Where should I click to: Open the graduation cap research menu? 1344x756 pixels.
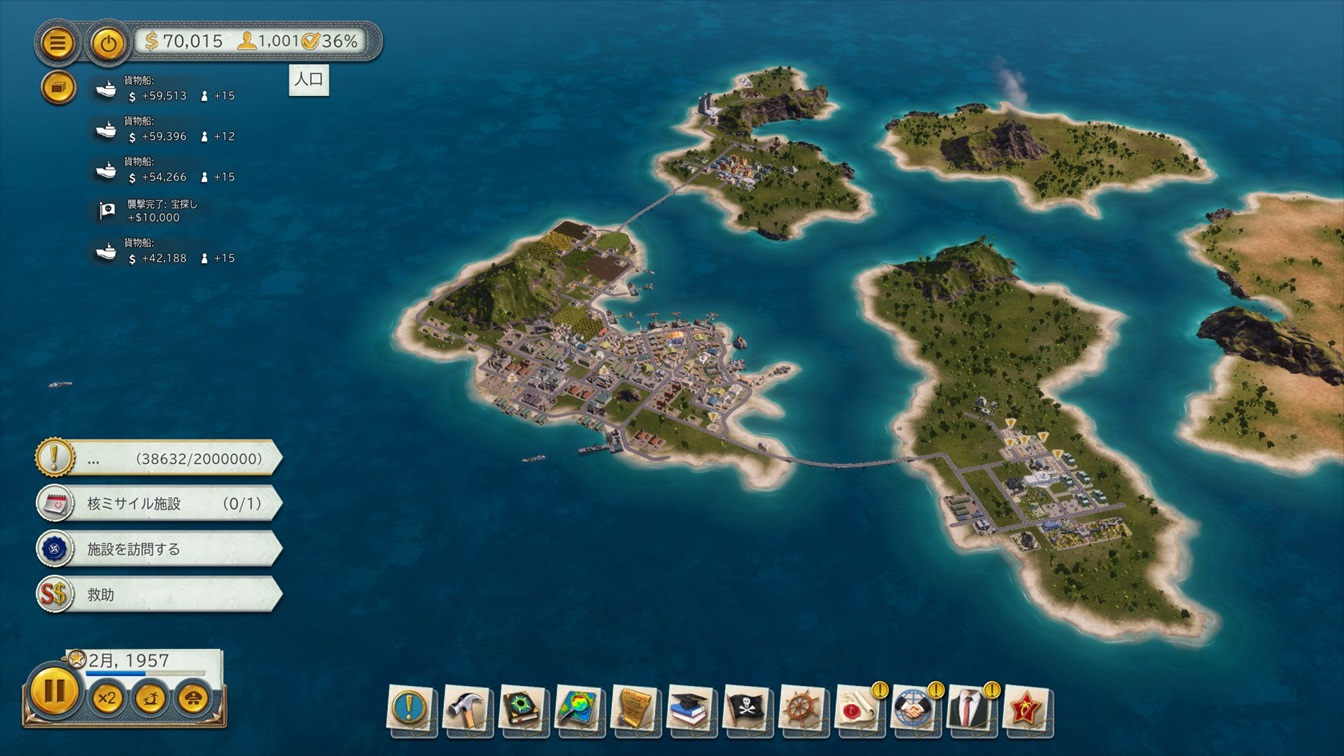click(x=691, y=708)
